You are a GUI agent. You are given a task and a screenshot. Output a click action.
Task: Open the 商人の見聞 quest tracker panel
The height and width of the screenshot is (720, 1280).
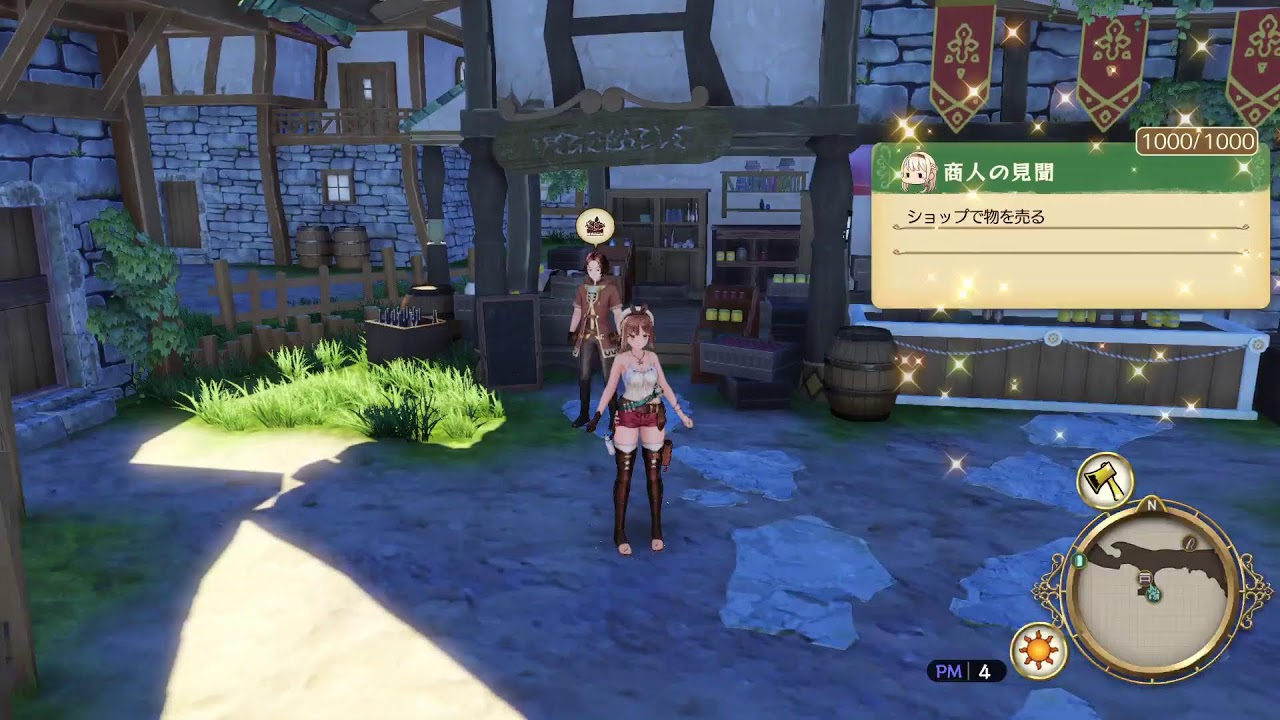pyautogui.click(x=1070, y=225)
